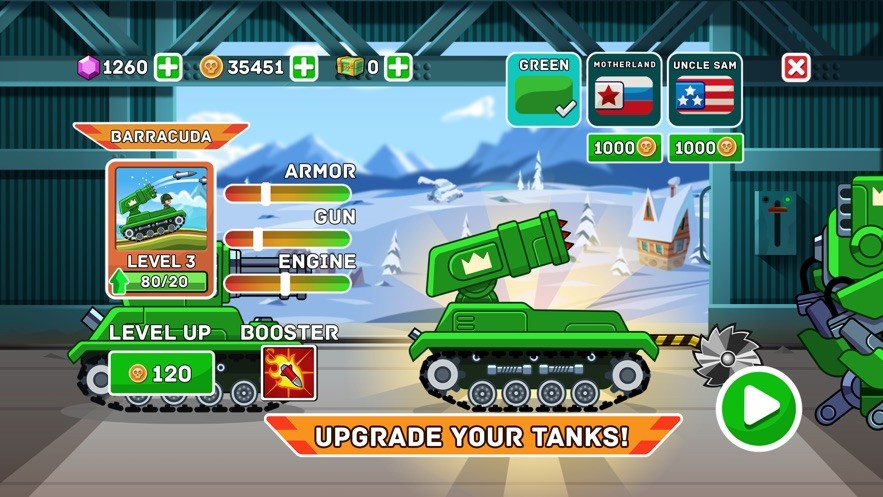
Task: Open the rocket booster slot
Action: click(289, 373)
